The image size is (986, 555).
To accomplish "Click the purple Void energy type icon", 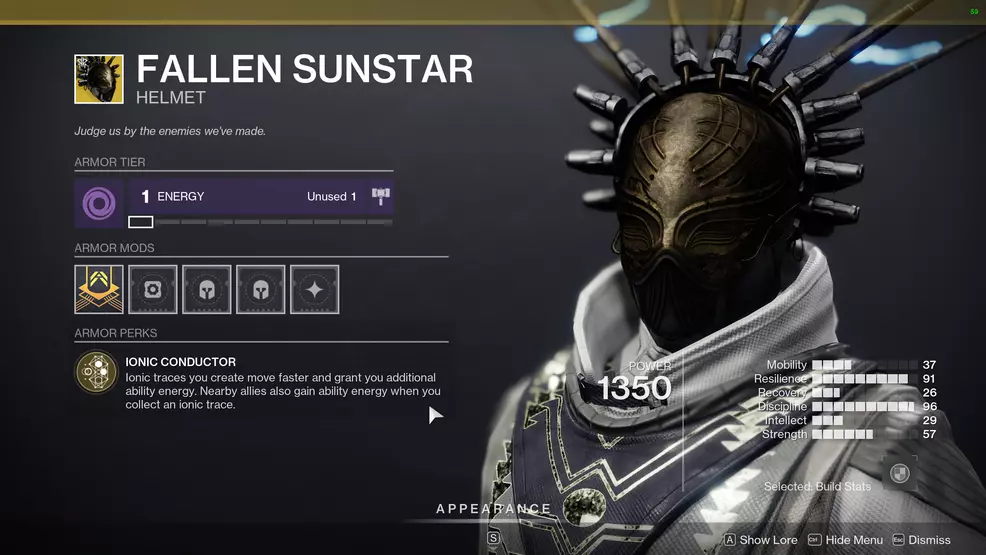I will coord(99,203).
